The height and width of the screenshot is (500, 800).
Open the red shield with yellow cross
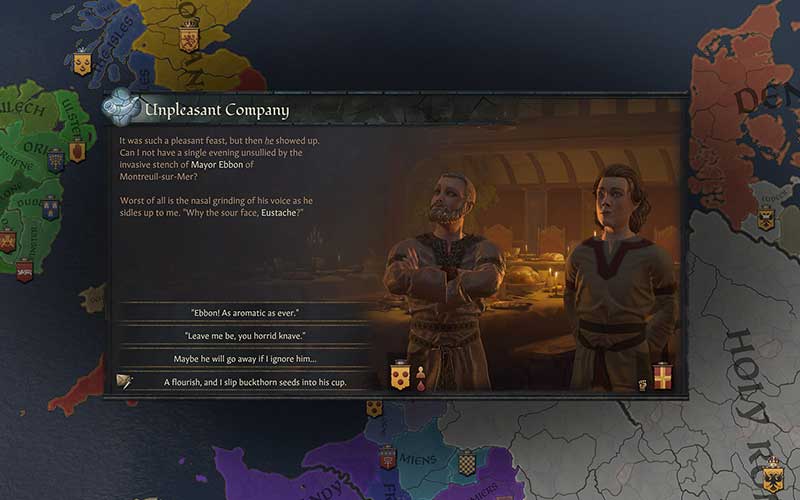(x=662, y=376)
